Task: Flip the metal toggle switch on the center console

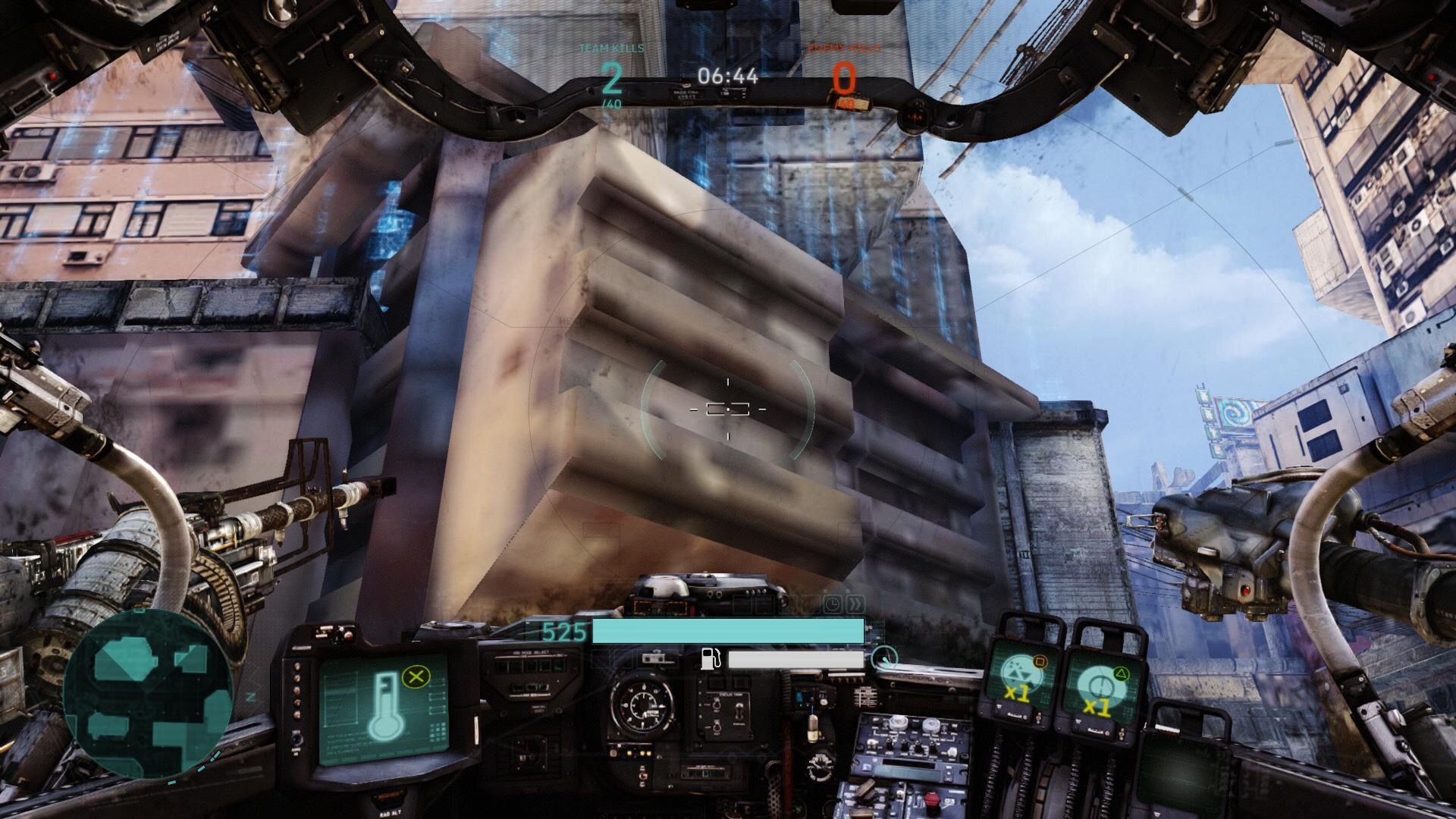Action: [740, 713]
